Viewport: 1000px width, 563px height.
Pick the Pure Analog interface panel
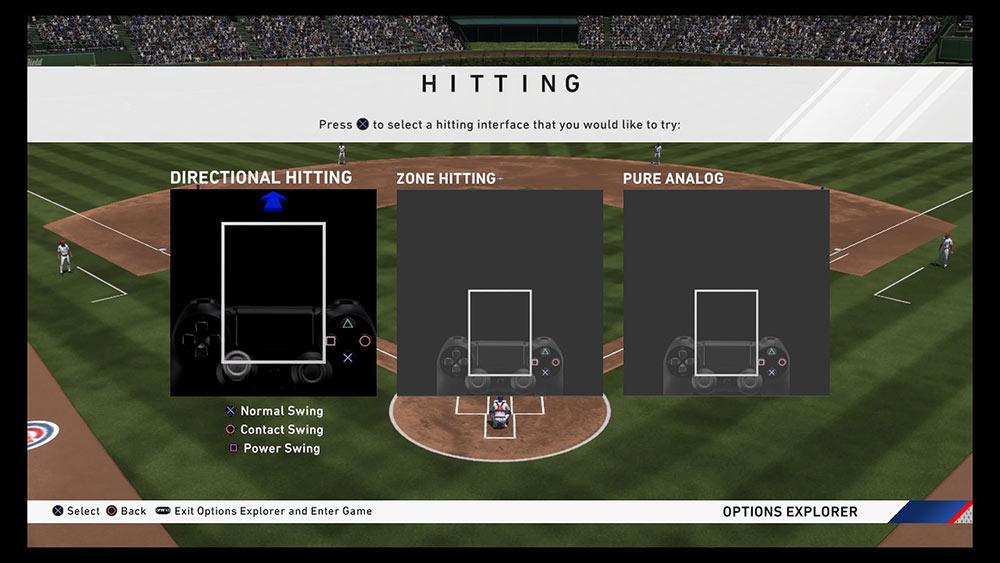pos(726,292)
